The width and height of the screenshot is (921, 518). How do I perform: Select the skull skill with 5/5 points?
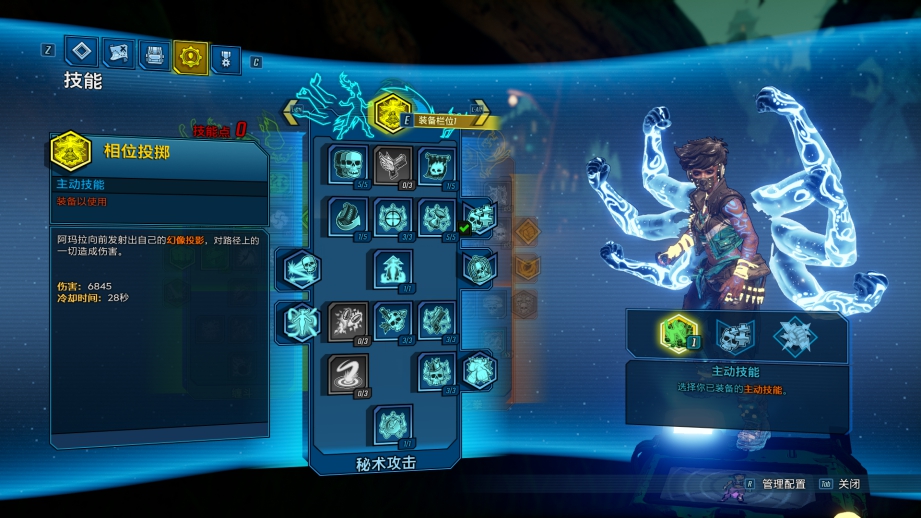pyautogui.click(x=347, y=165)
